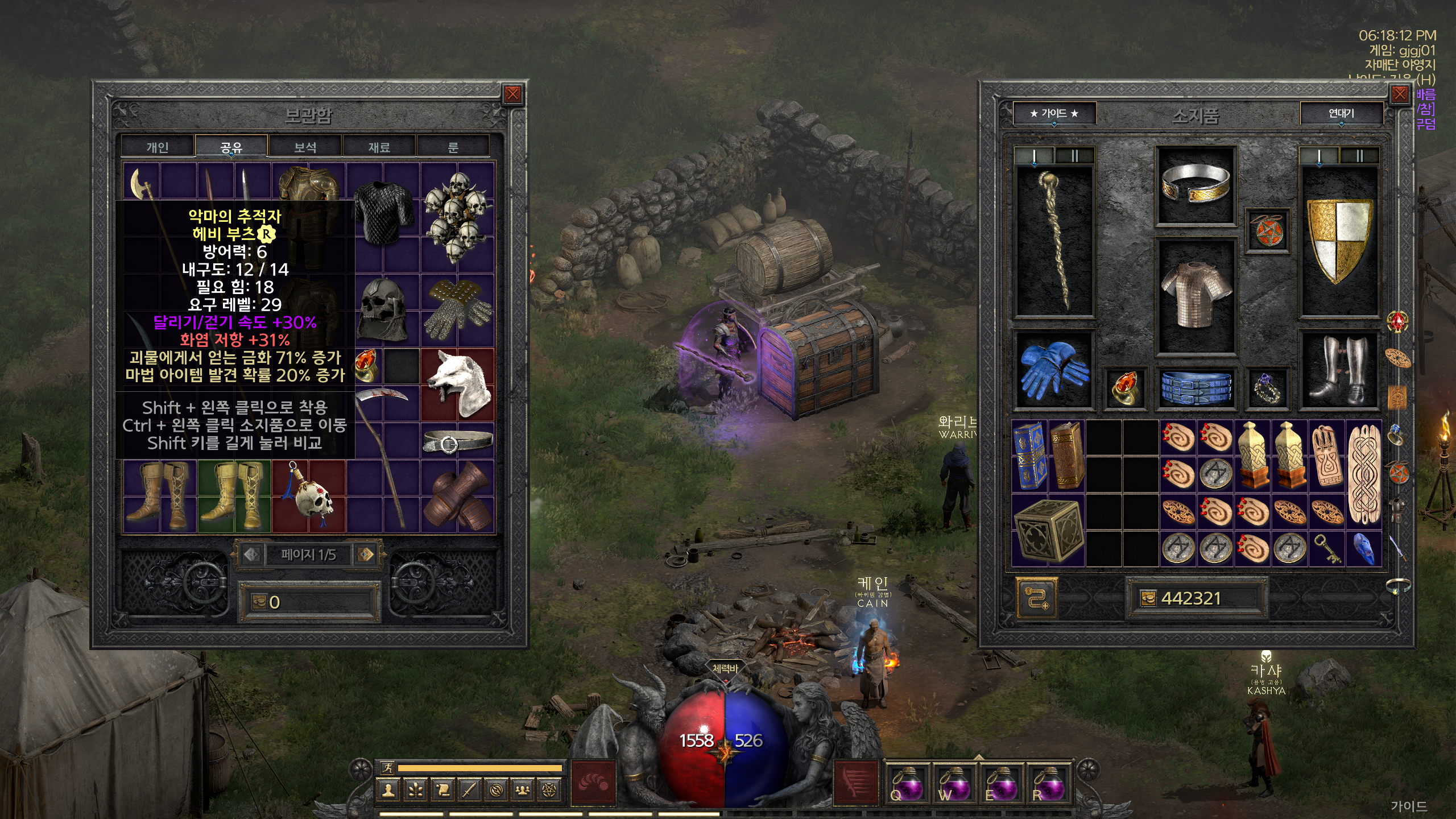Open the 보석 stash tab
This screenshot has width=1456, height=819.
pyautogui.click(x=305, y=147)
